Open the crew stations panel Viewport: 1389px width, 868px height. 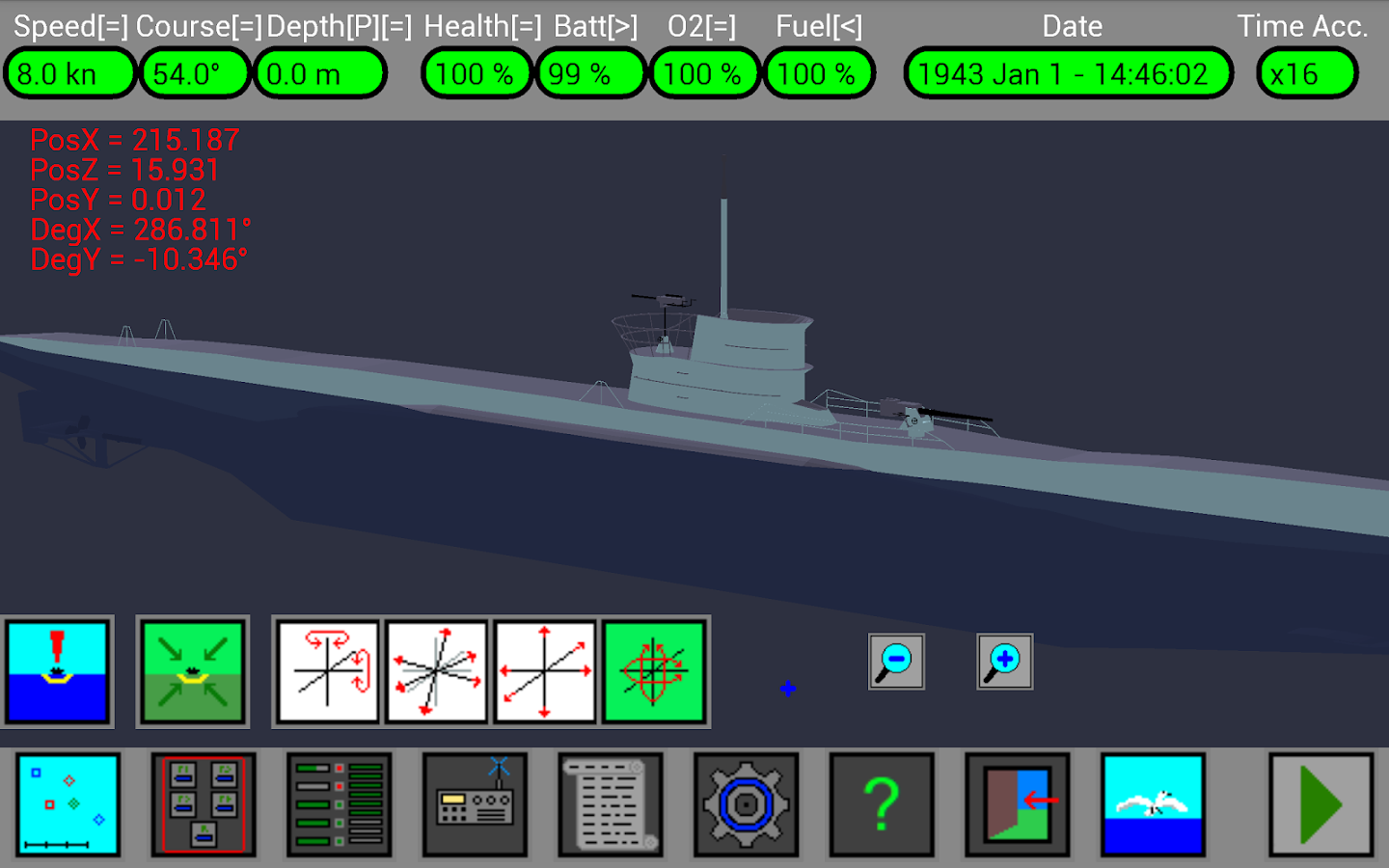point(204,805)
